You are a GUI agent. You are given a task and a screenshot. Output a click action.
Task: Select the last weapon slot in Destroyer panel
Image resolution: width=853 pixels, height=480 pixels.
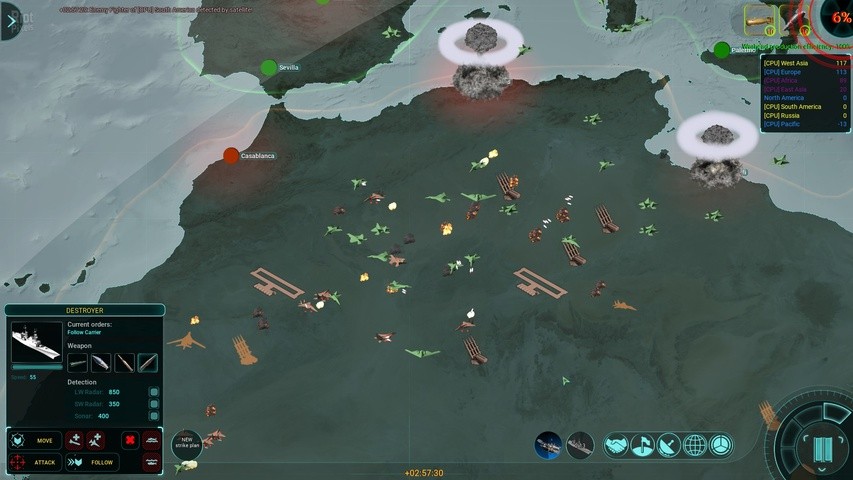(148, 363)
